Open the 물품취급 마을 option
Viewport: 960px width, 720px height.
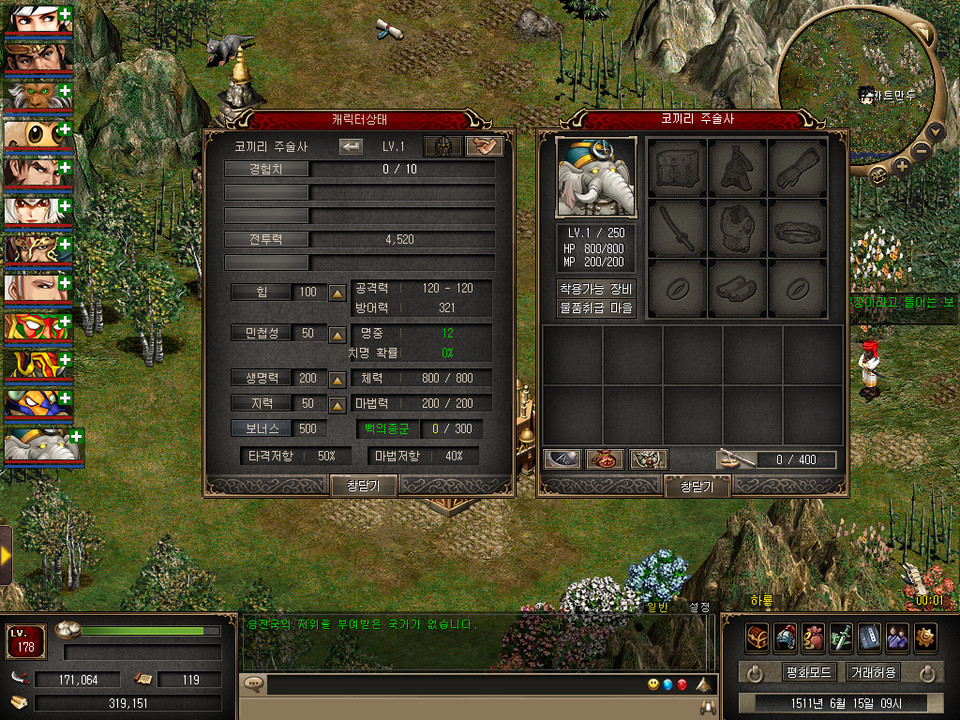click(596, 308)
